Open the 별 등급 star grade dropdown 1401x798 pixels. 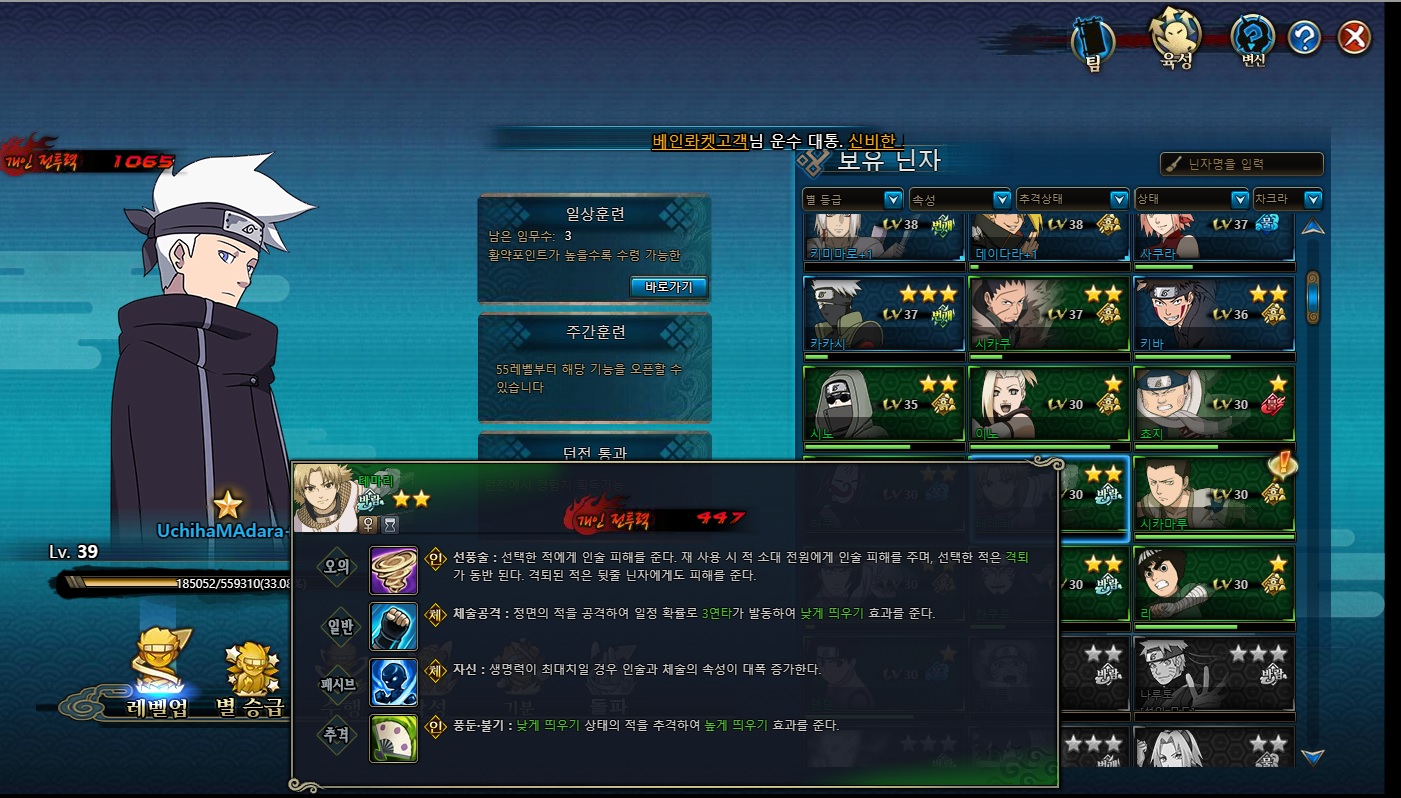(x=853, y=199)
